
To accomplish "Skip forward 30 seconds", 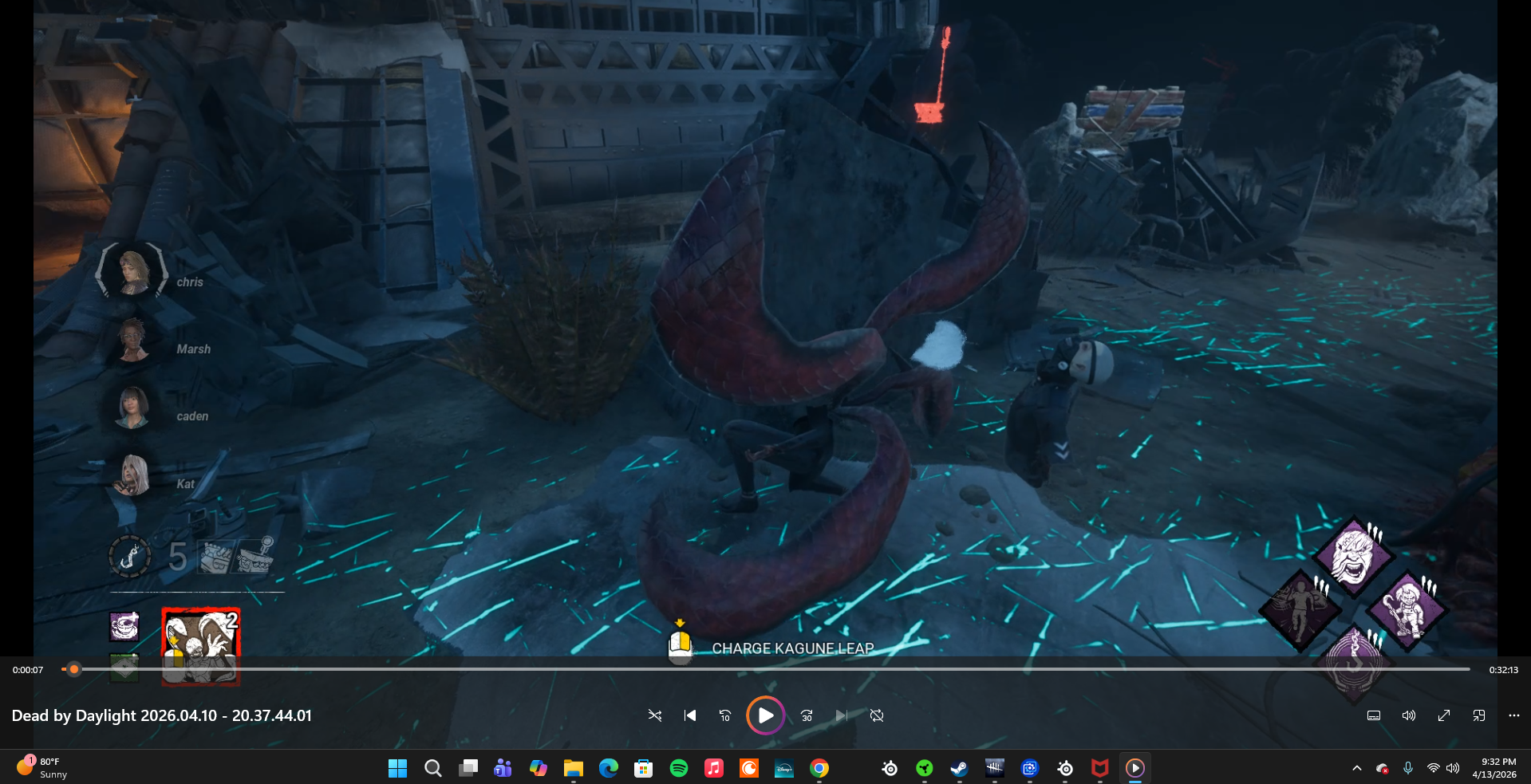I will [807, 715].
